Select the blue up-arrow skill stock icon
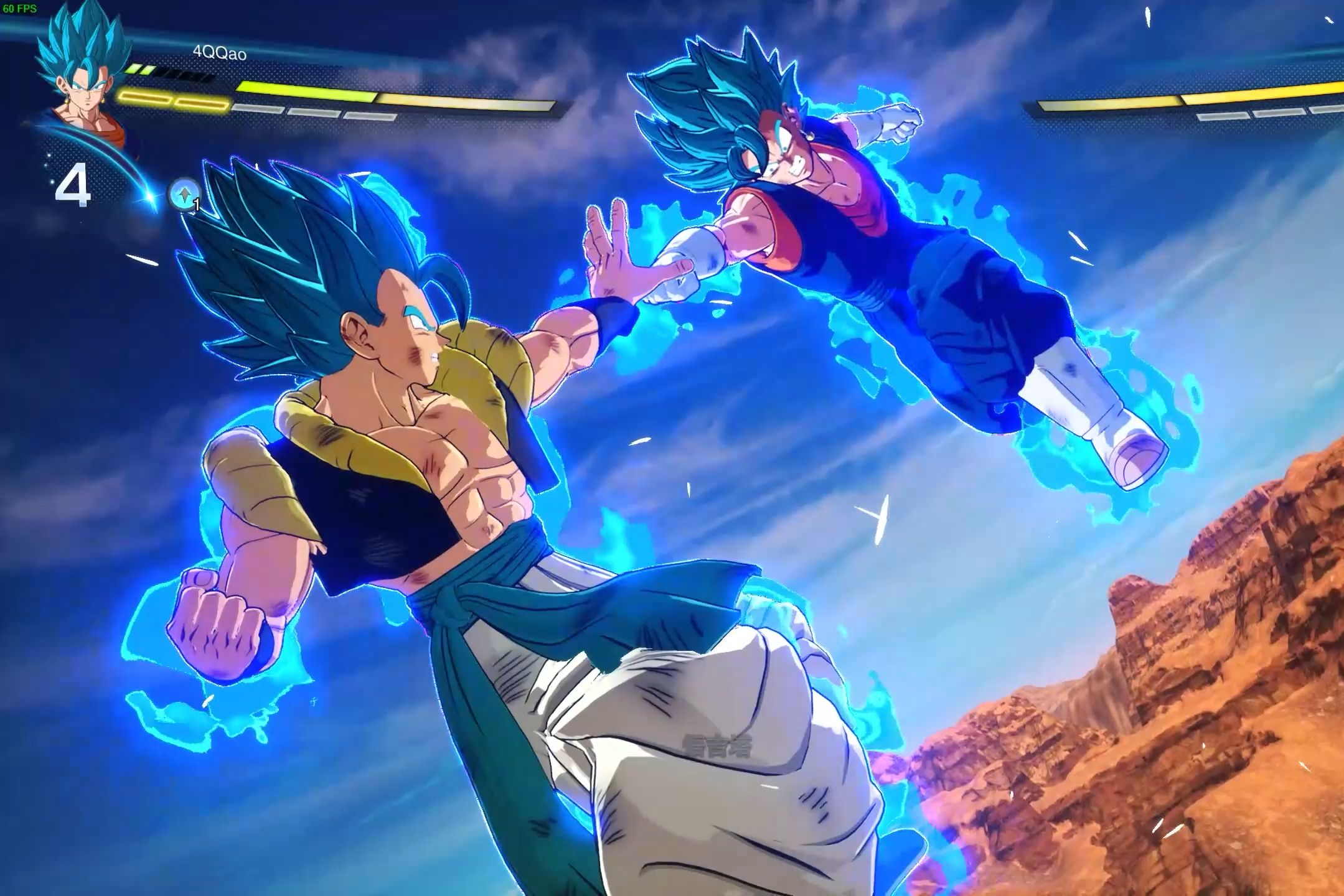This screenshot has width=1344, height=896. click(184, 195)
